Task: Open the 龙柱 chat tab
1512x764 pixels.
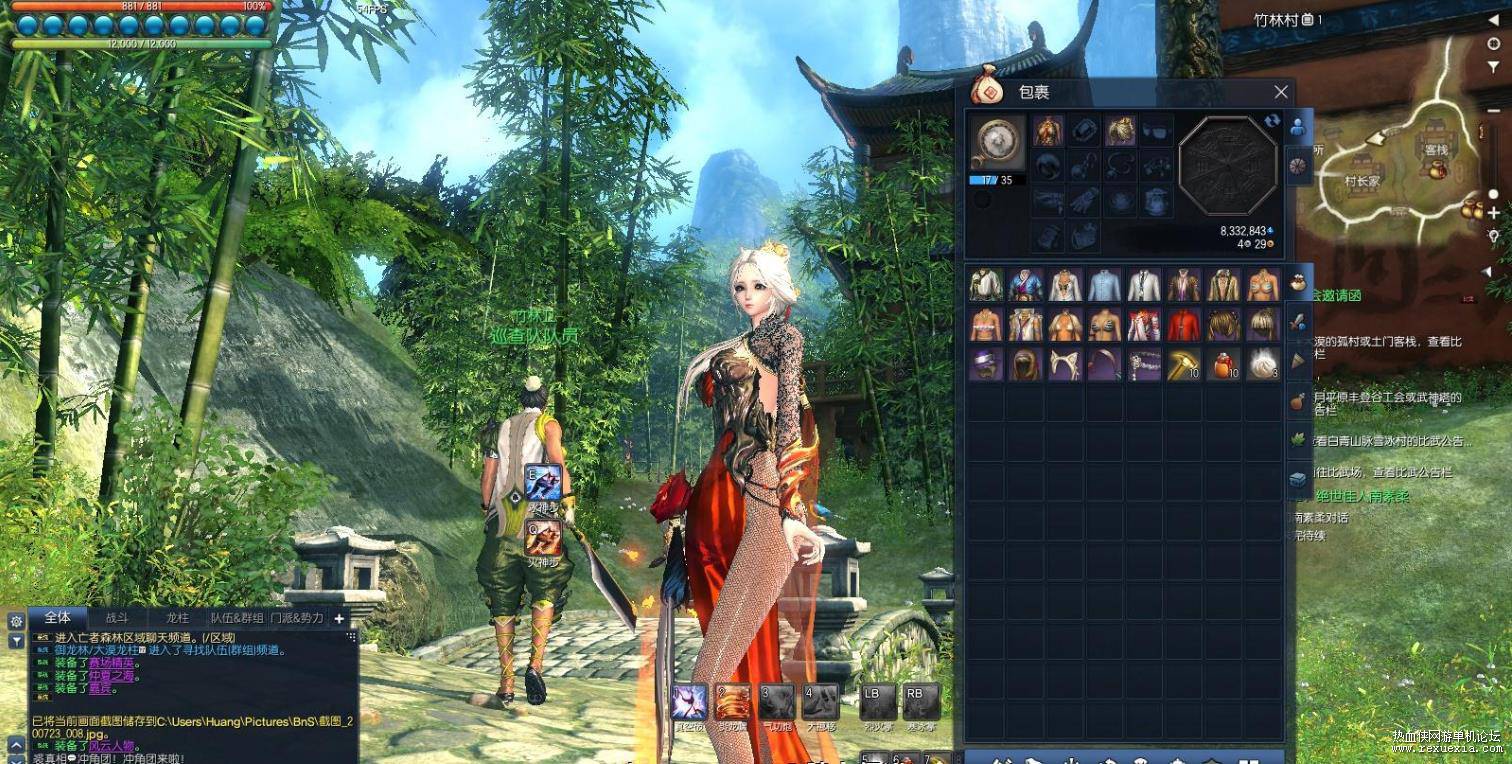Action: (176, 618)
